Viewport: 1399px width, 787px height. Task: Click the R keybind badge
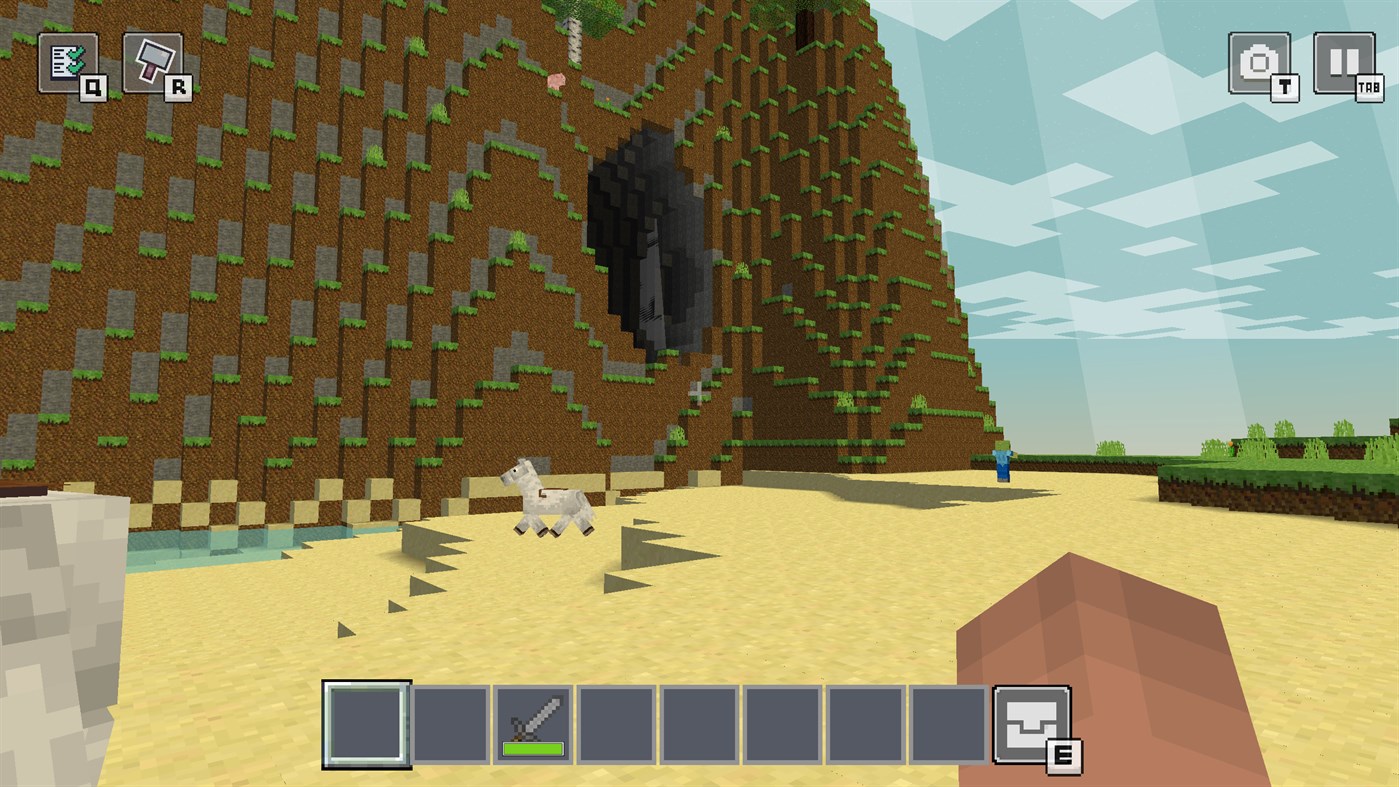point(177,86)
